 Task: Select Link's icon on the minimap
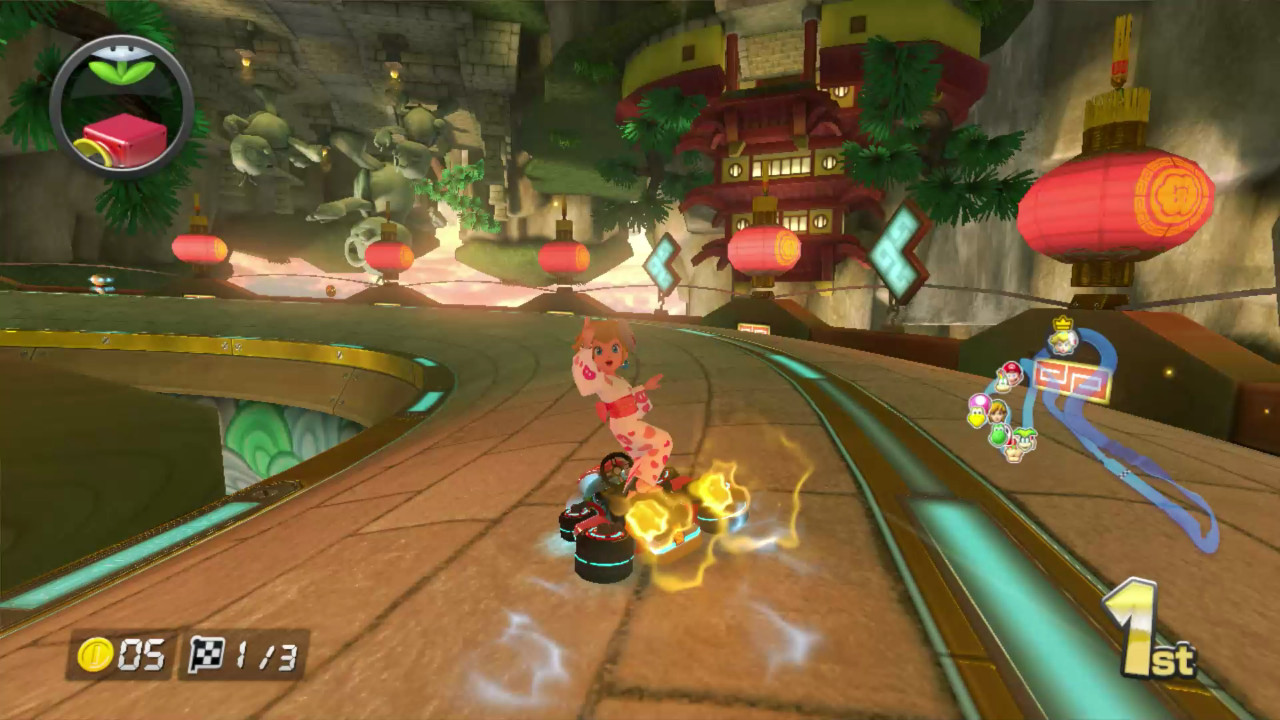click(999, 414)
